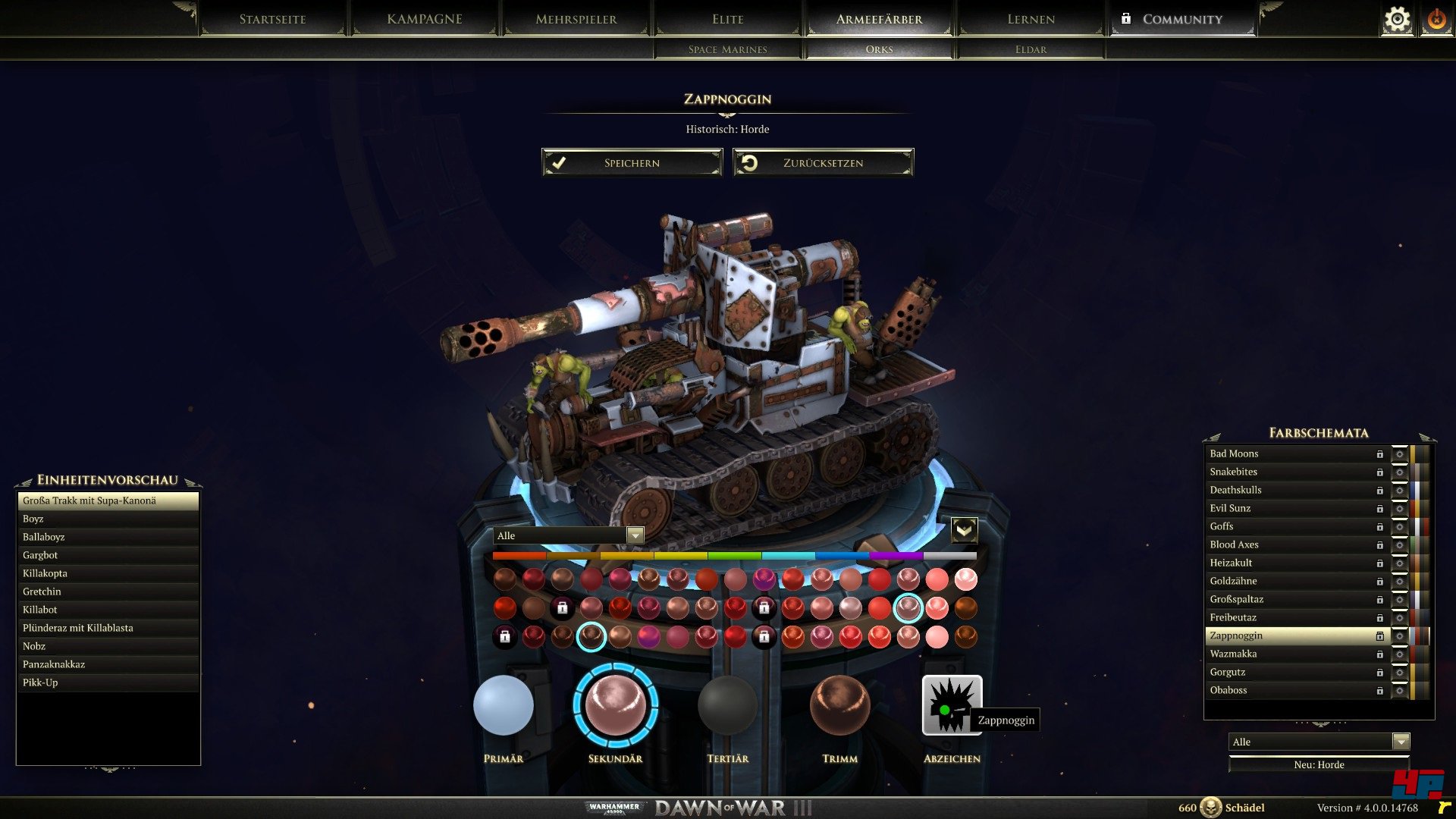Choose the Tertiär color sphere
Viewport: 1456px width, 819px height.
[727, 705]
